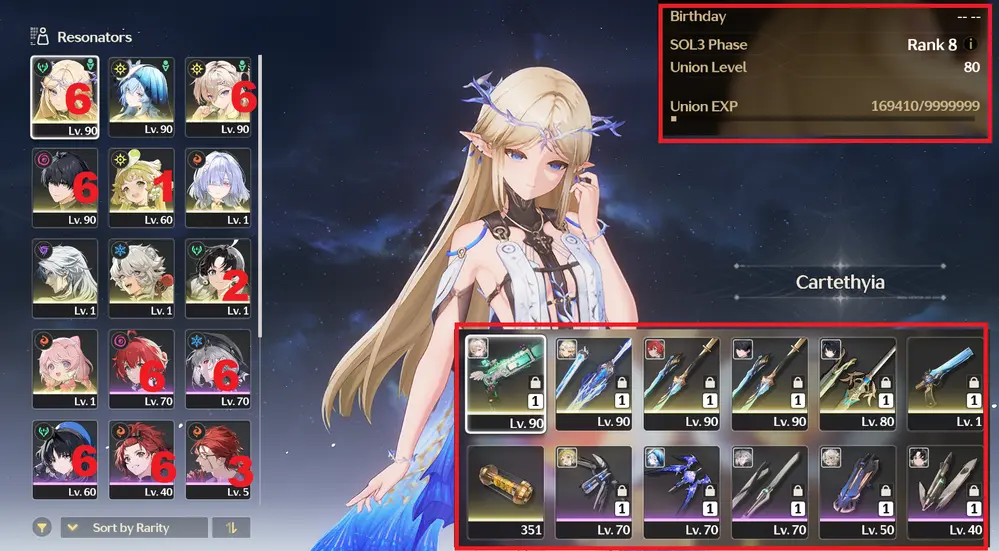Choose the blue-haired Lv. 90 resonator
This screenshot has width=999, height=551.
141,96
